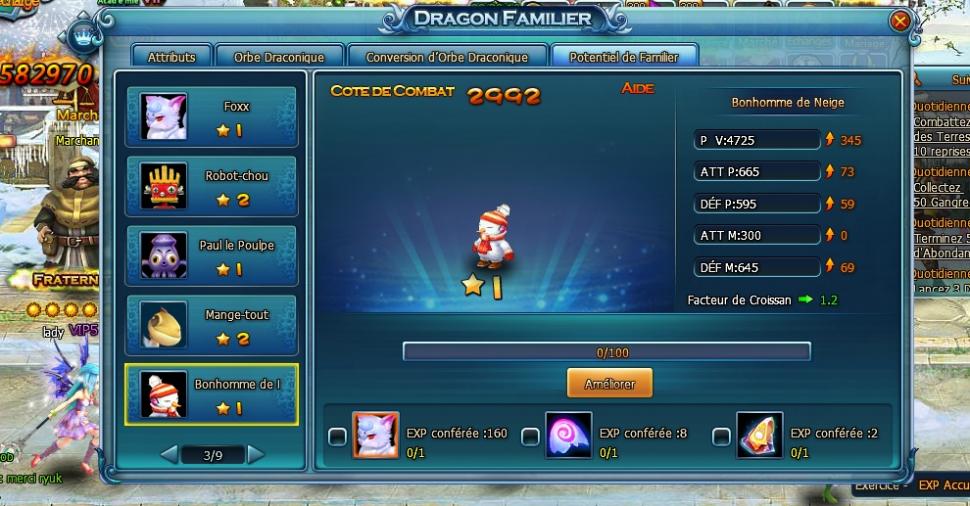The height and width of the screenshot is (506, 970).
Task: Select the Potentiel de Familier tab
Action: 624,58
